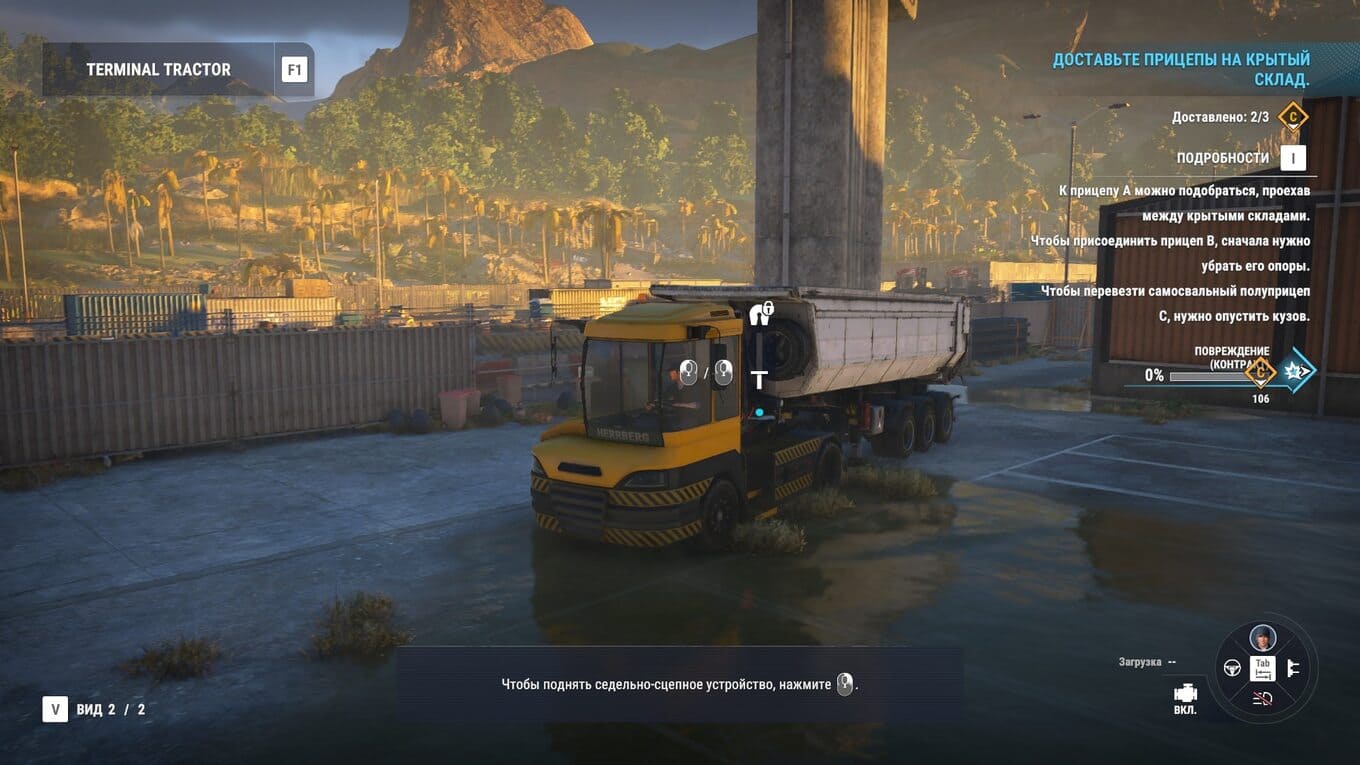This screenshot has height=765, width=1360.
Task: Select the driver portrait in the radial wheel
Action: pos(1262,637)
